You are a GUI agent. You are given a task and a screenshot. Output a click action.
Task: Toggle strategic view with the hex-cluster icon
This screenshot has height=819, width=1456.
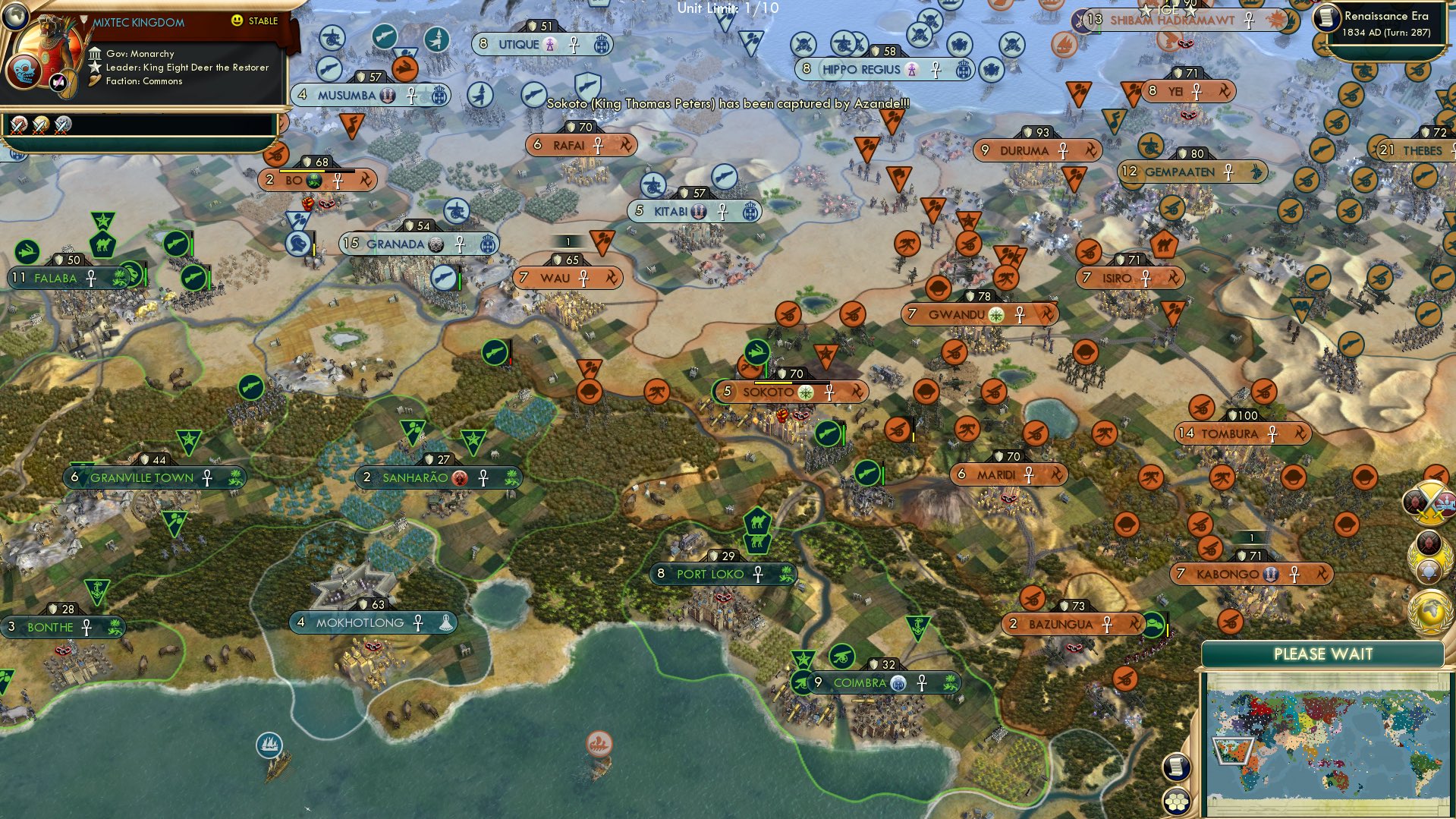tap(1177, 801)
